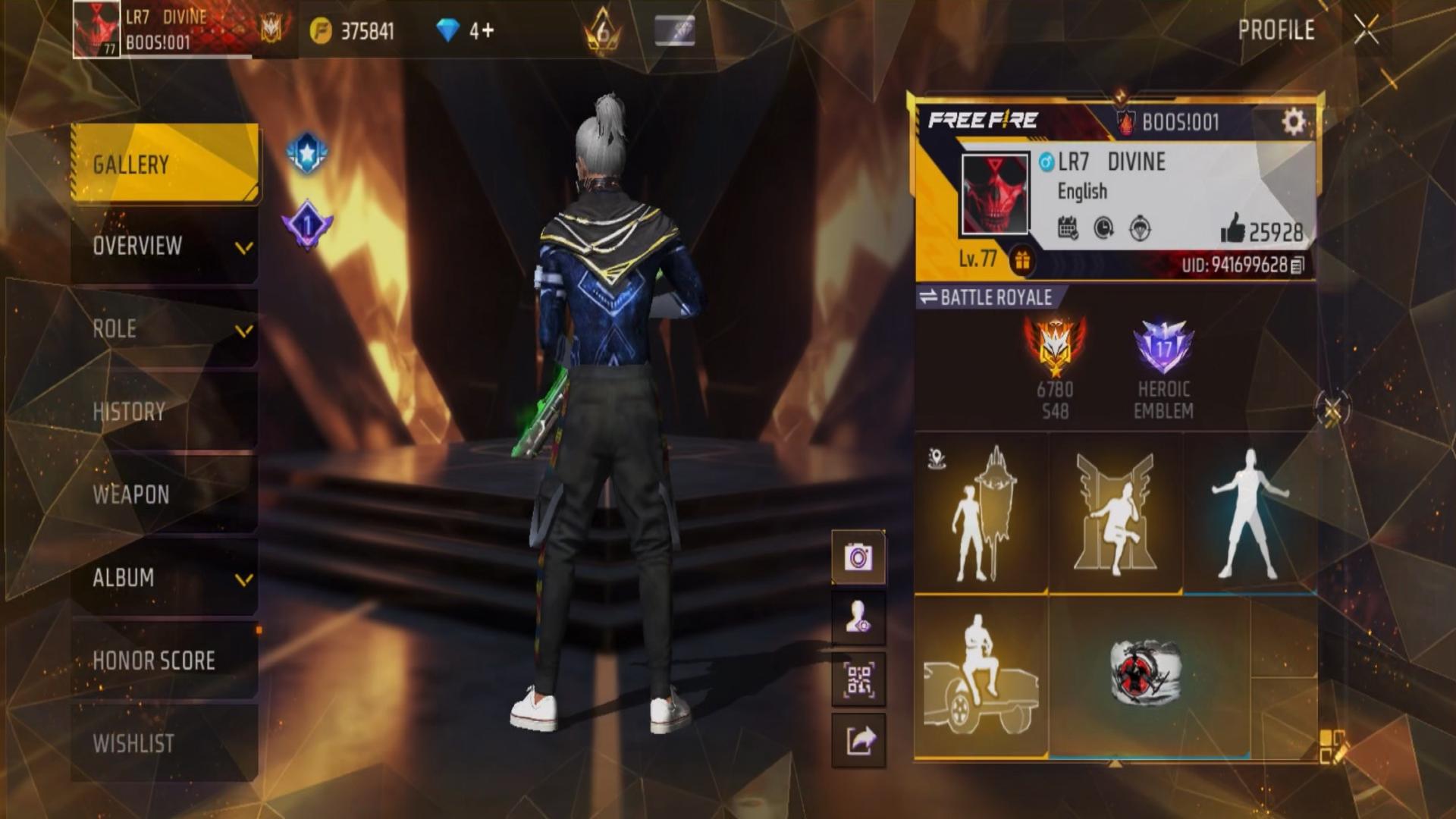The height and width of the screenshot is (819, 1456).
Task: Copy the player UID
Action: tap(1298, 265)
